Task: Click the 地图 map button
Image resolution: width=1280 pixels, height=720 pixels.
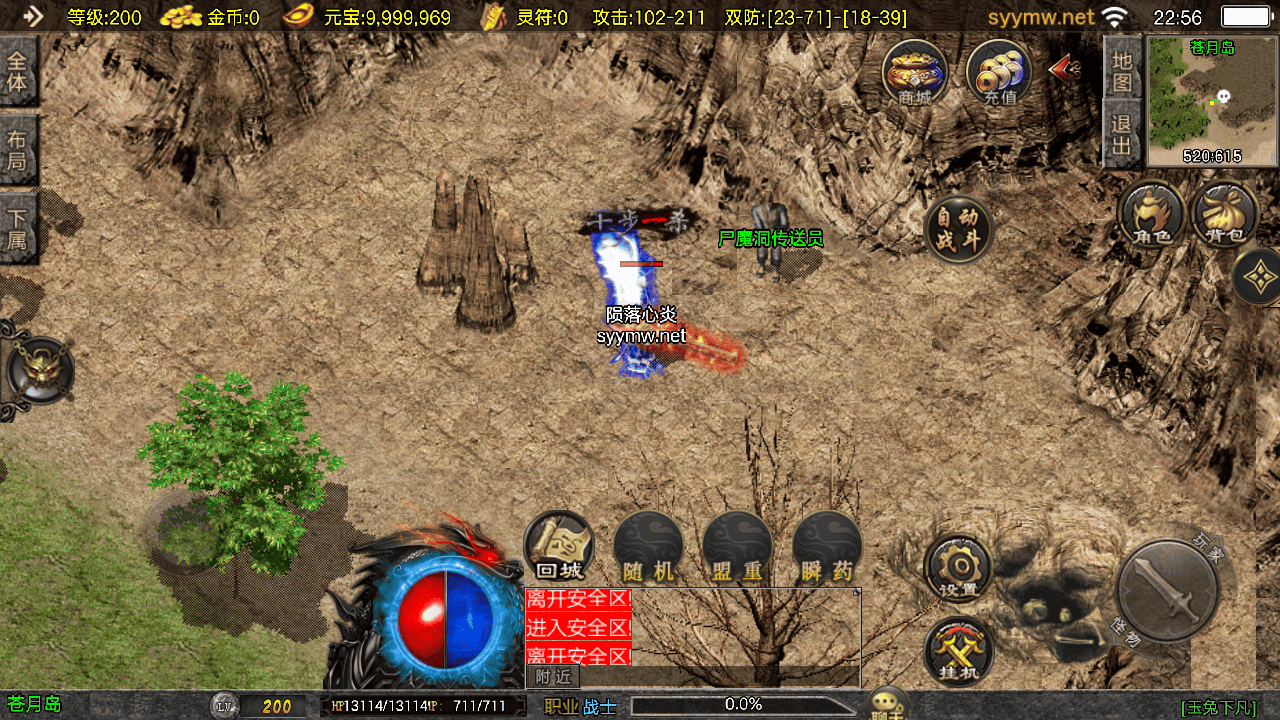Action: click(x=1122, y=71)
